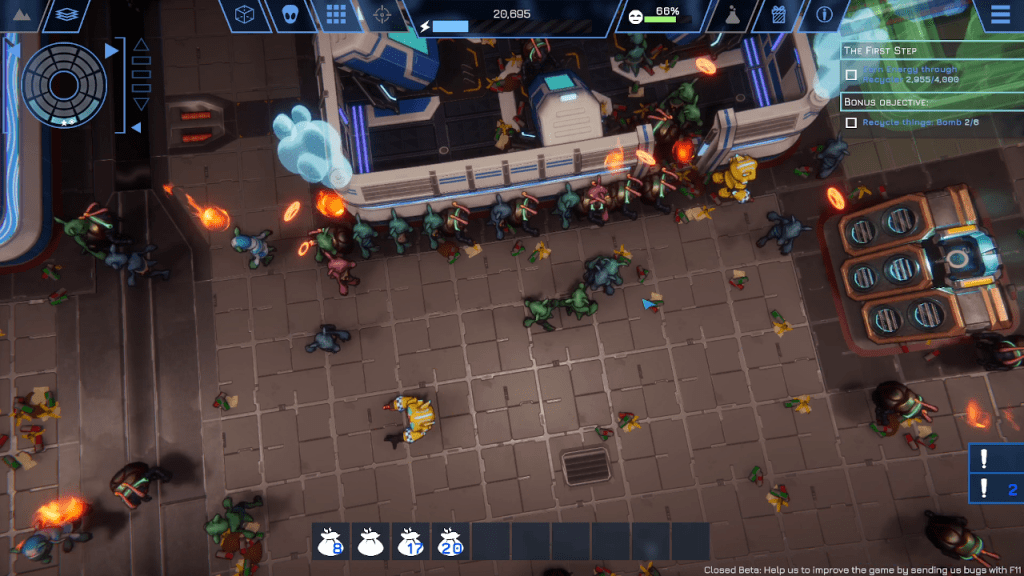Click the circular station minimap
This screenshot has height=576, width=1024.
coord(64,83)
